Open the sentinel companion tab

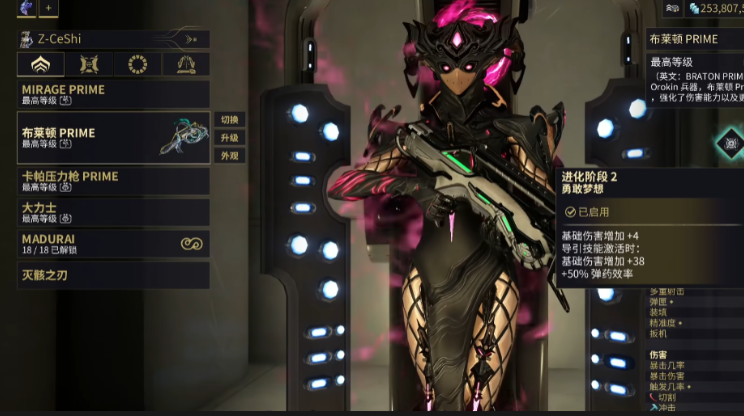pyautogui.click(x=89, y=65)
